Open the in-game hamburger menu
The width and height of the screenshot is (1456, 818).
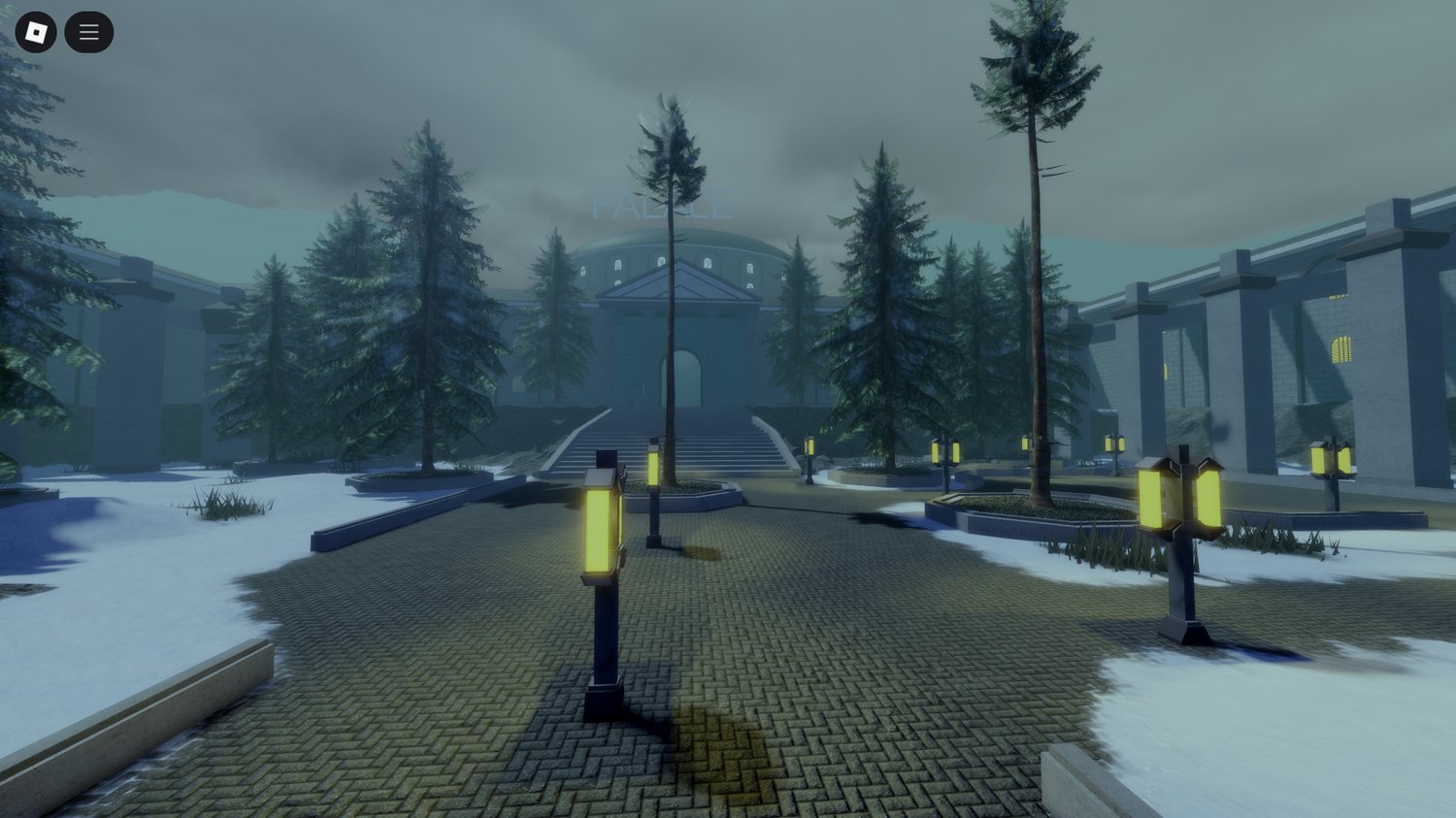tap(88, 31)
